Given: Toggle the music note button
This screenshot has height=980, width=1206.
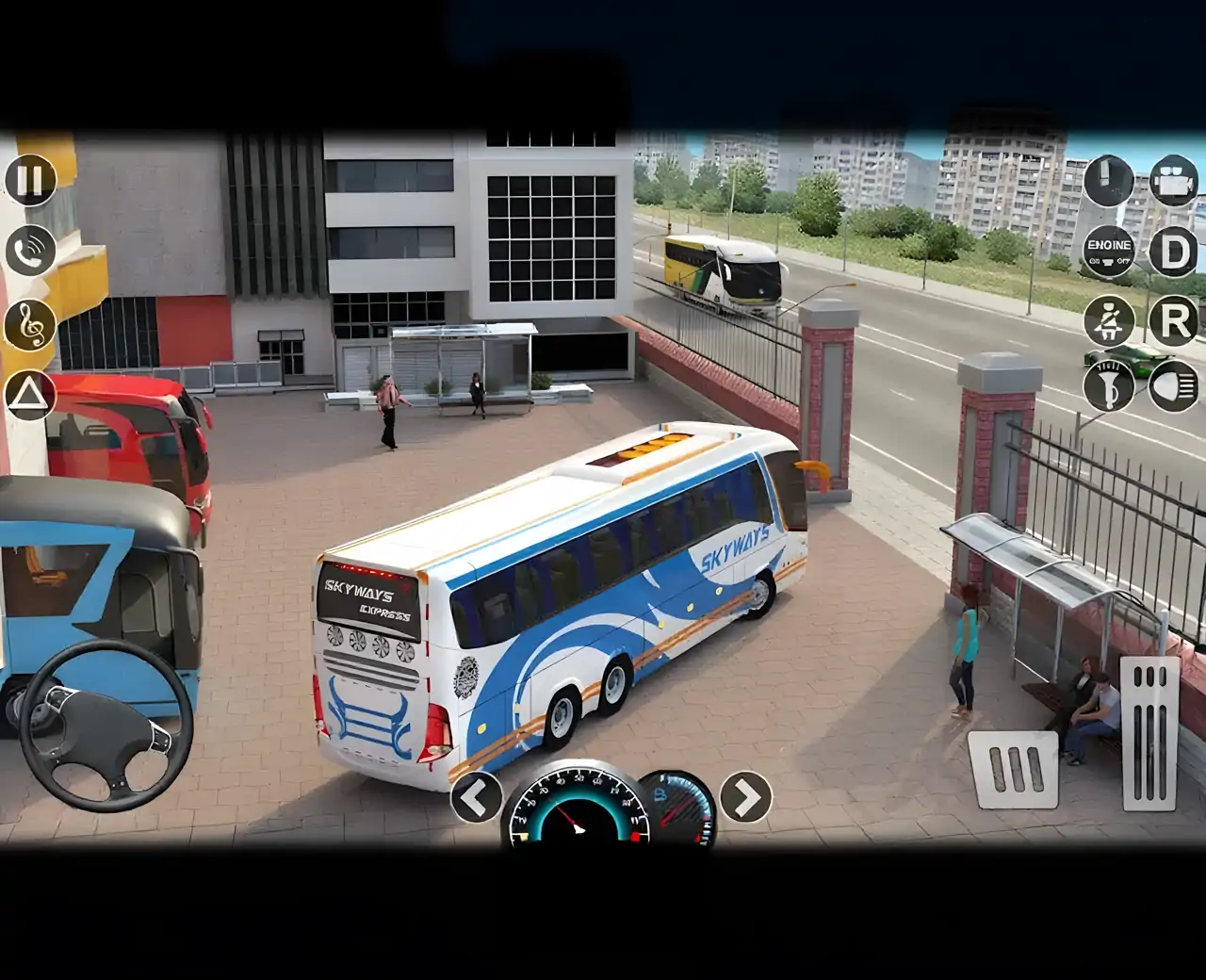Looking at the screenshot, I should (x=30, y=324).
